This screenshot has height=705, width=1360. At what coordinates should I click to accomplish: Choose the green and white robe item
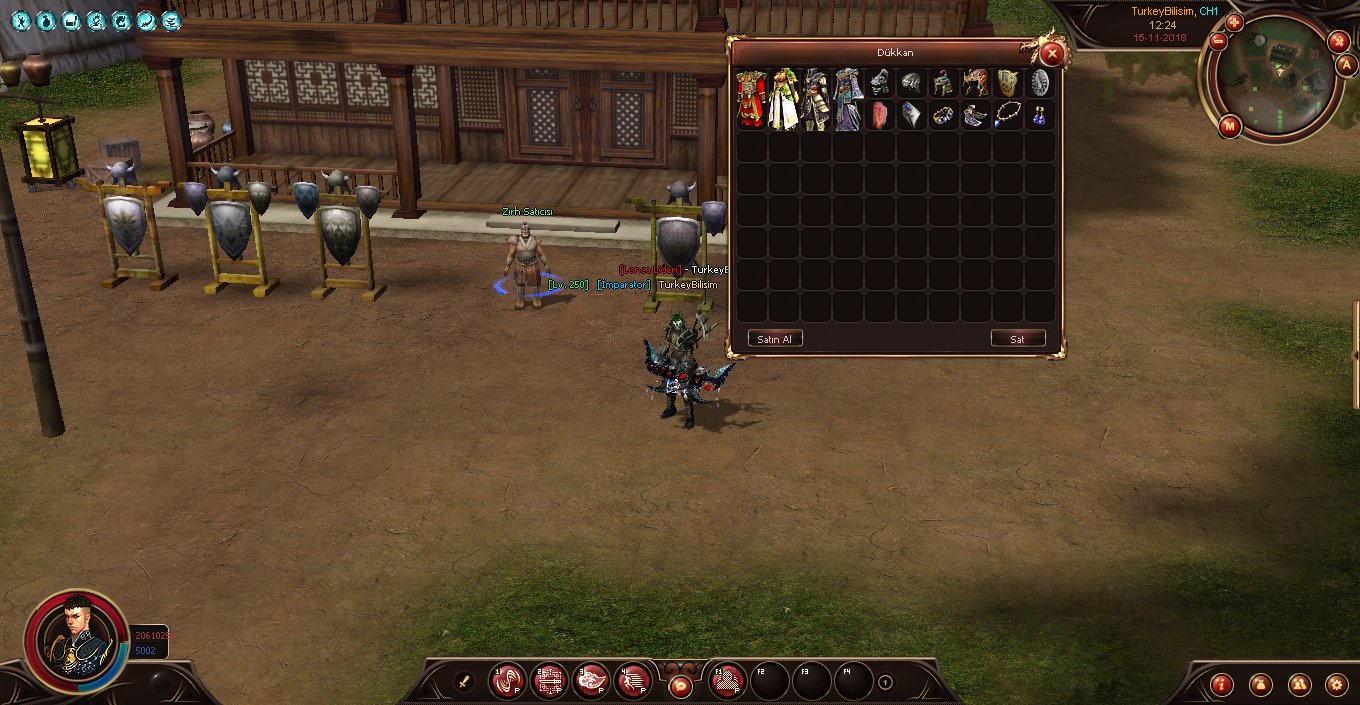coord(783,98)
